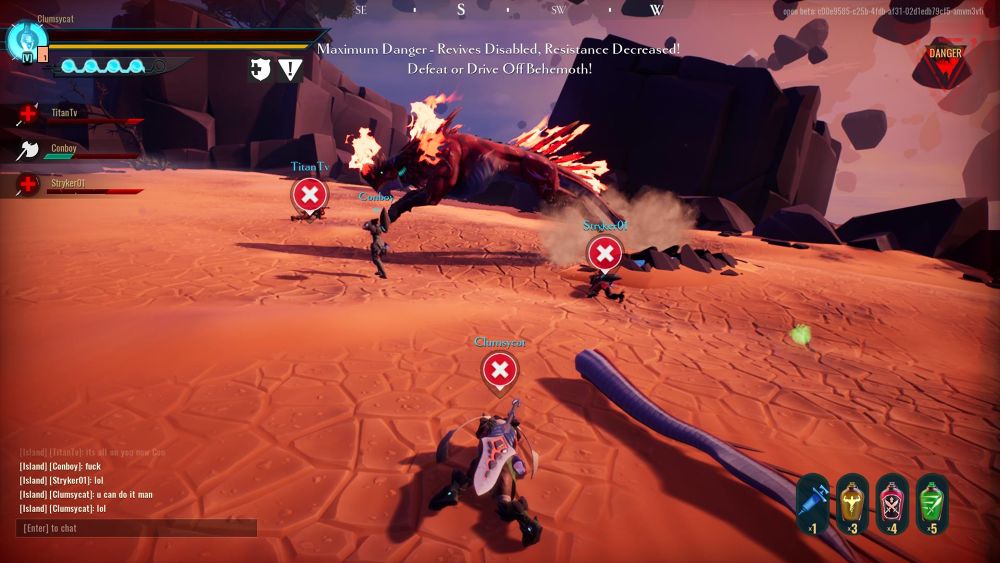Select TitanTv in the party list
The height and width of the screenshot is (563, 1000).
point(63,114)
